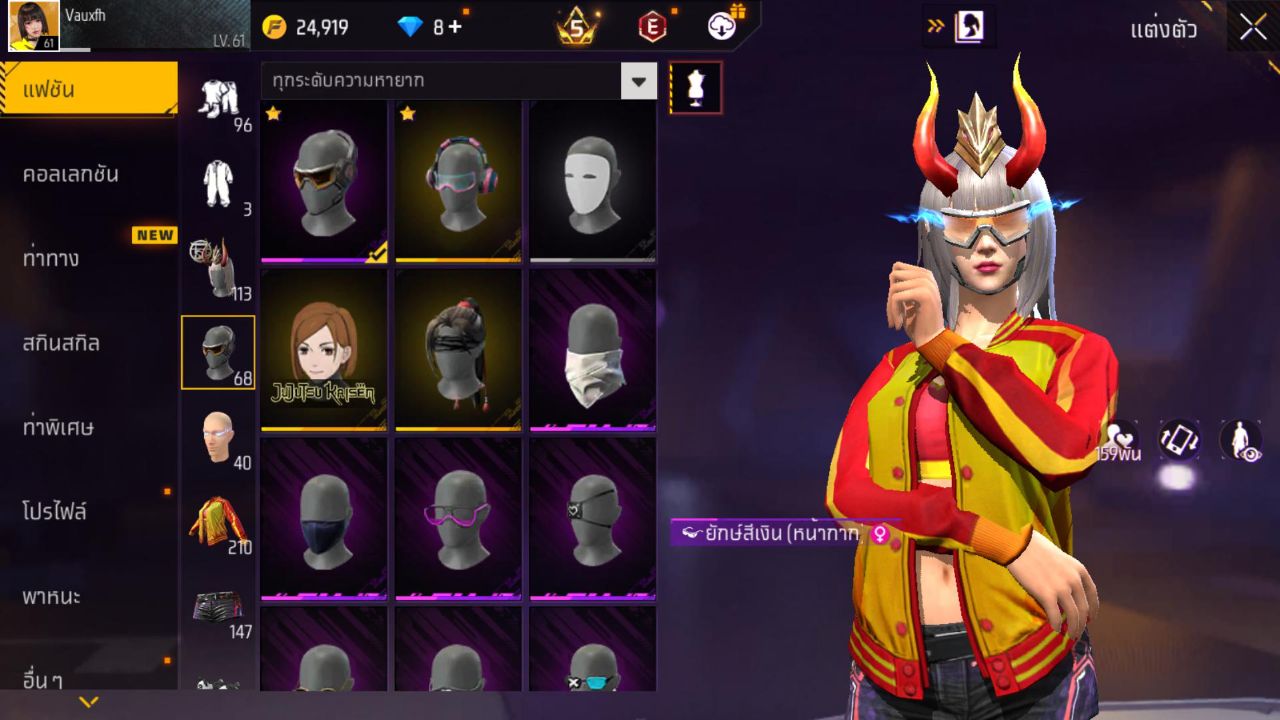Open the cloud download gift icon in top bar
1280x720 pixels.
coord(718,27)
